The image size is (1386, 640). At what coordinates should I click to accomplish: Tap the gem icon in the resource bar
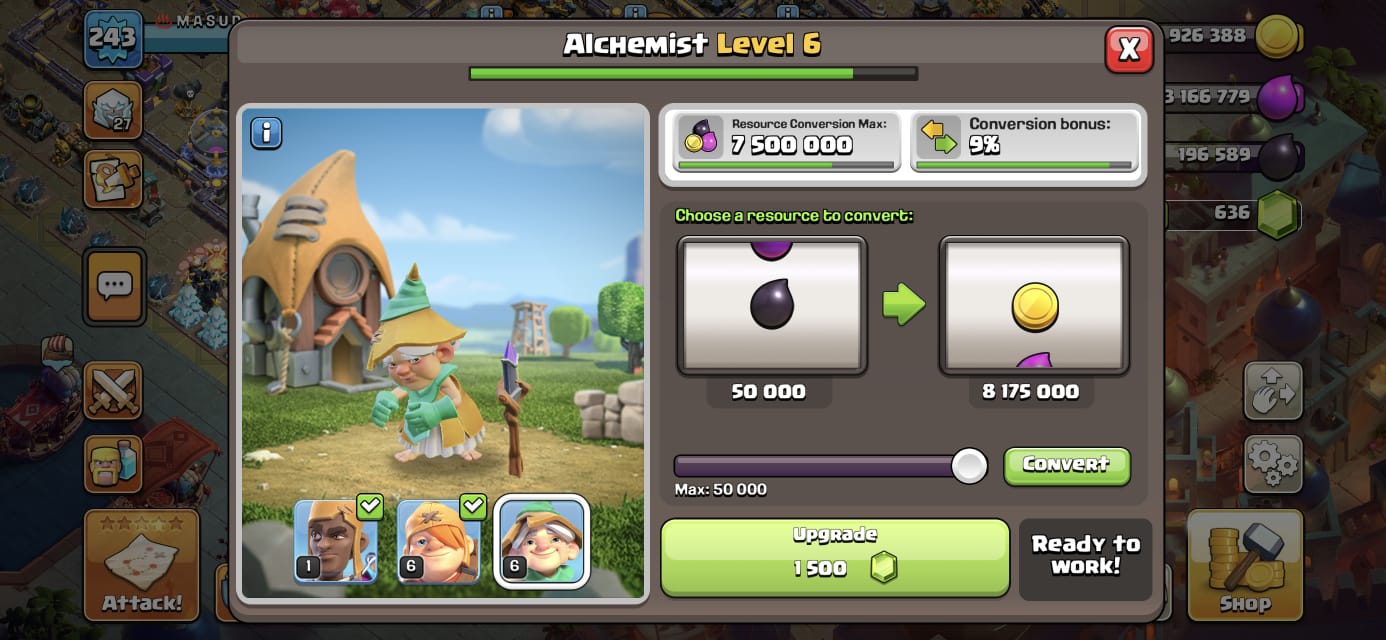(x=1277, y=213)
